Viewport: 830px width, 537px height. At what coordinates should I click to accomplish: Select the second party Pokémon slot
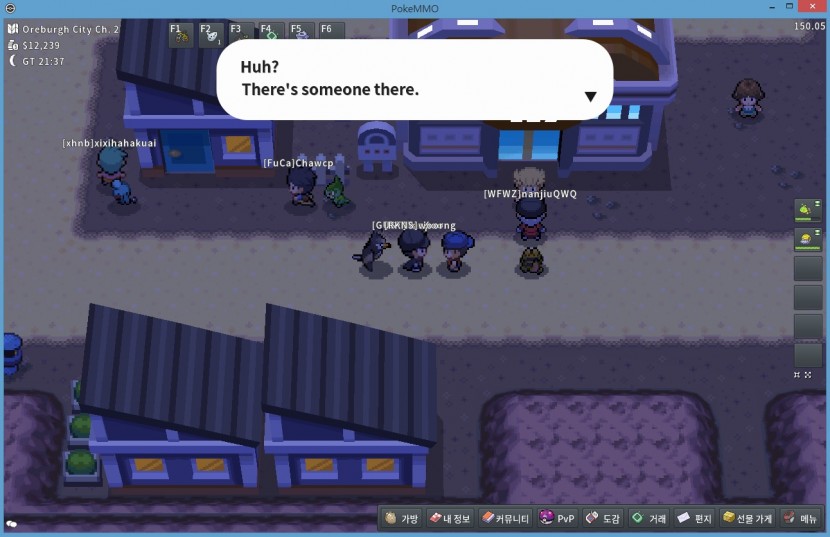[x=807, y=240]
